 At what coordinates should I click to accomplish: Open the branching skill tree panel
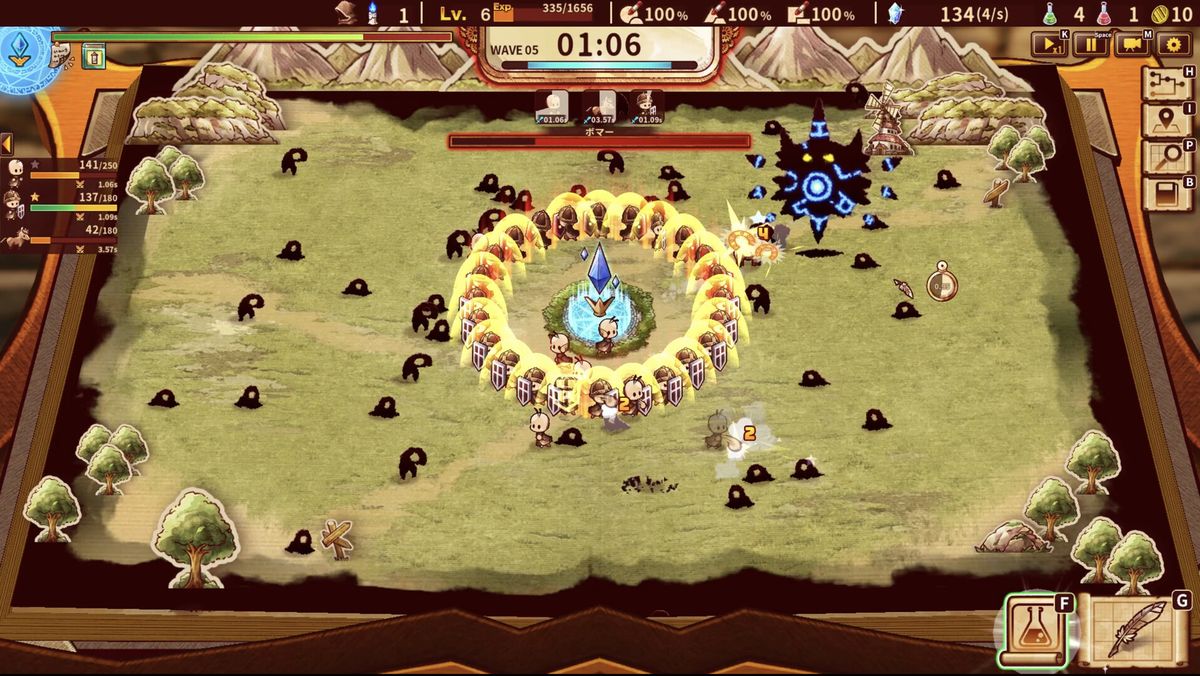pos(1166,83)
